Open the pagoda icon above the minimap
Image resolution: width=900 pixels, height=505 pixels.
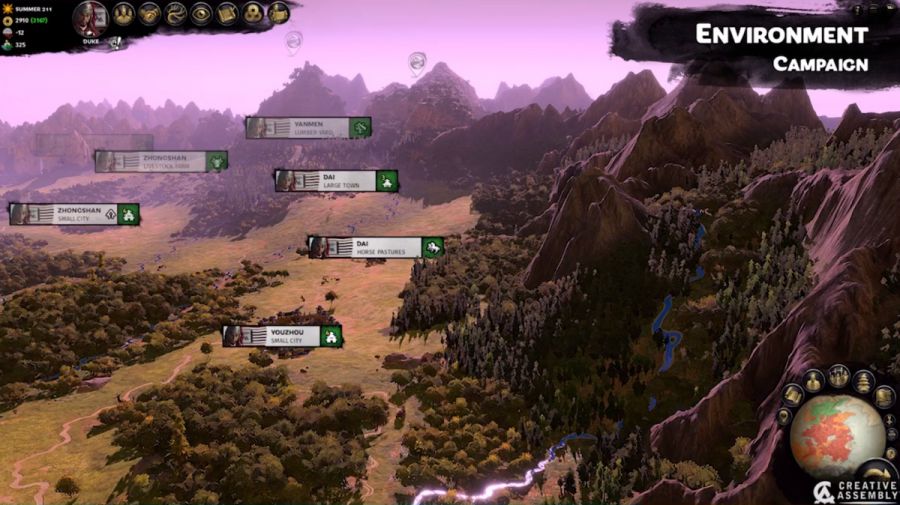click(863, 381)
